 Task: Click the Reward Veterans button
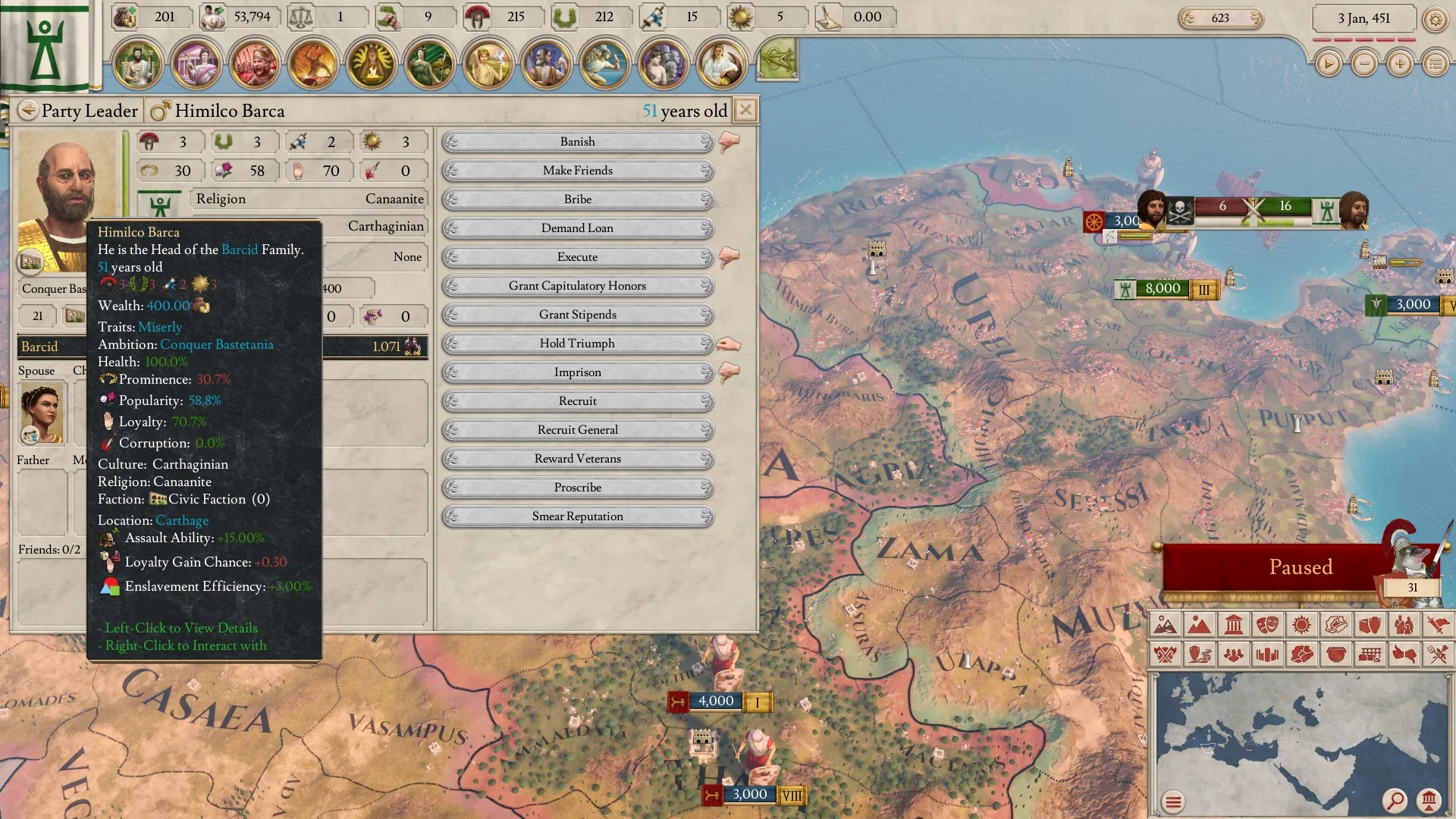pos(578,459)
